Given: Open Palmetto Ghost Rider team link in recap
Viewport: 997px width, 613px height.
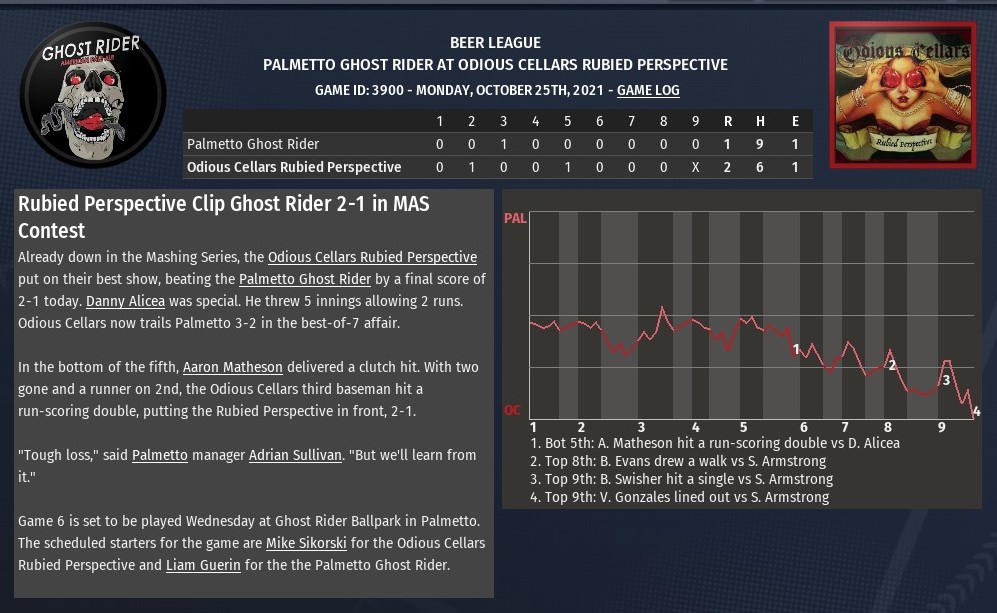Looking at the screenshot, I should coord(305,279).
